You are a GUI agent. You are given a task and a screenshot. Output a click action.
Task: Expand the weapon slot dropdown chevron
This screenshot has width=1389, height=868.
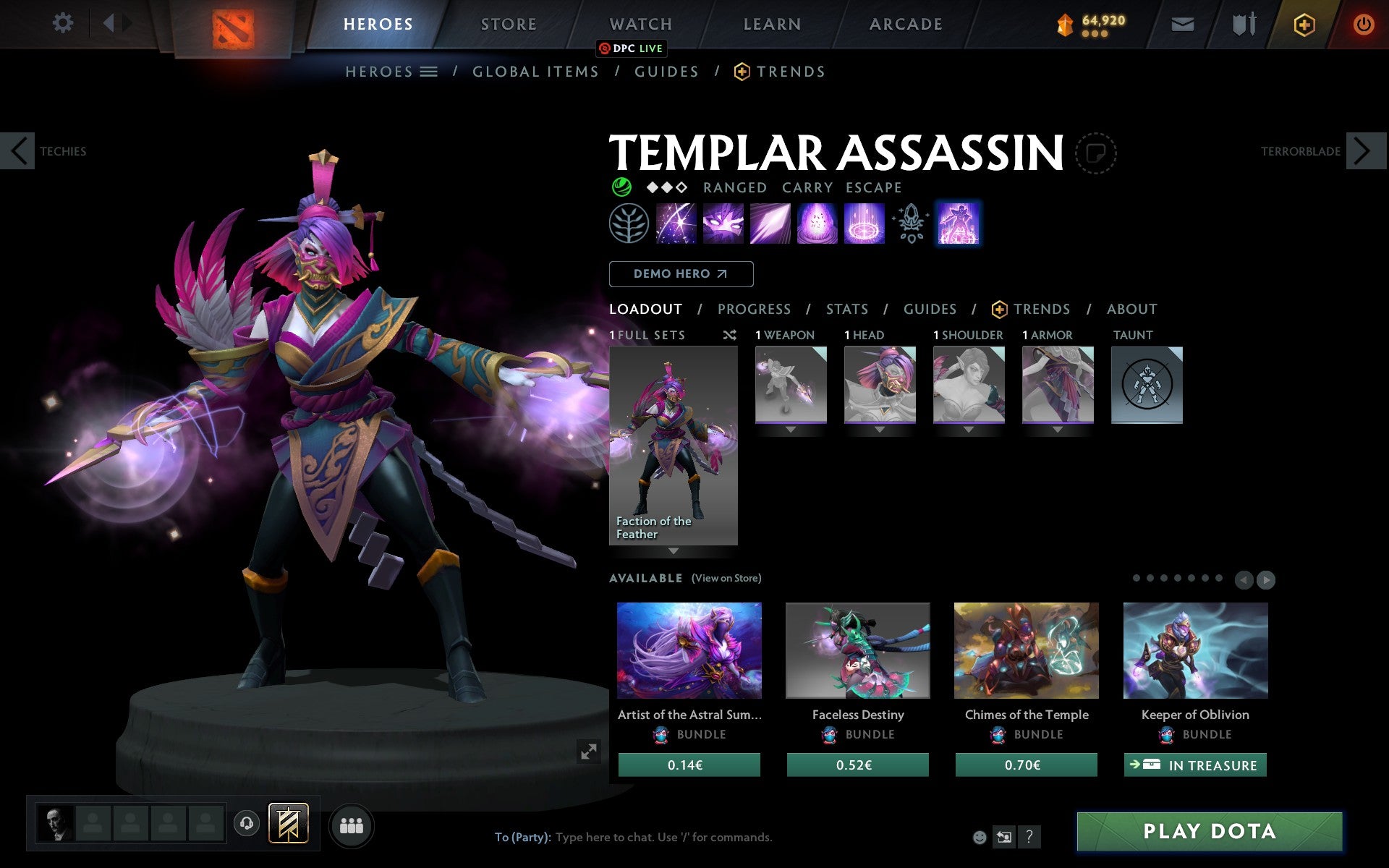[x=790, y=429]
